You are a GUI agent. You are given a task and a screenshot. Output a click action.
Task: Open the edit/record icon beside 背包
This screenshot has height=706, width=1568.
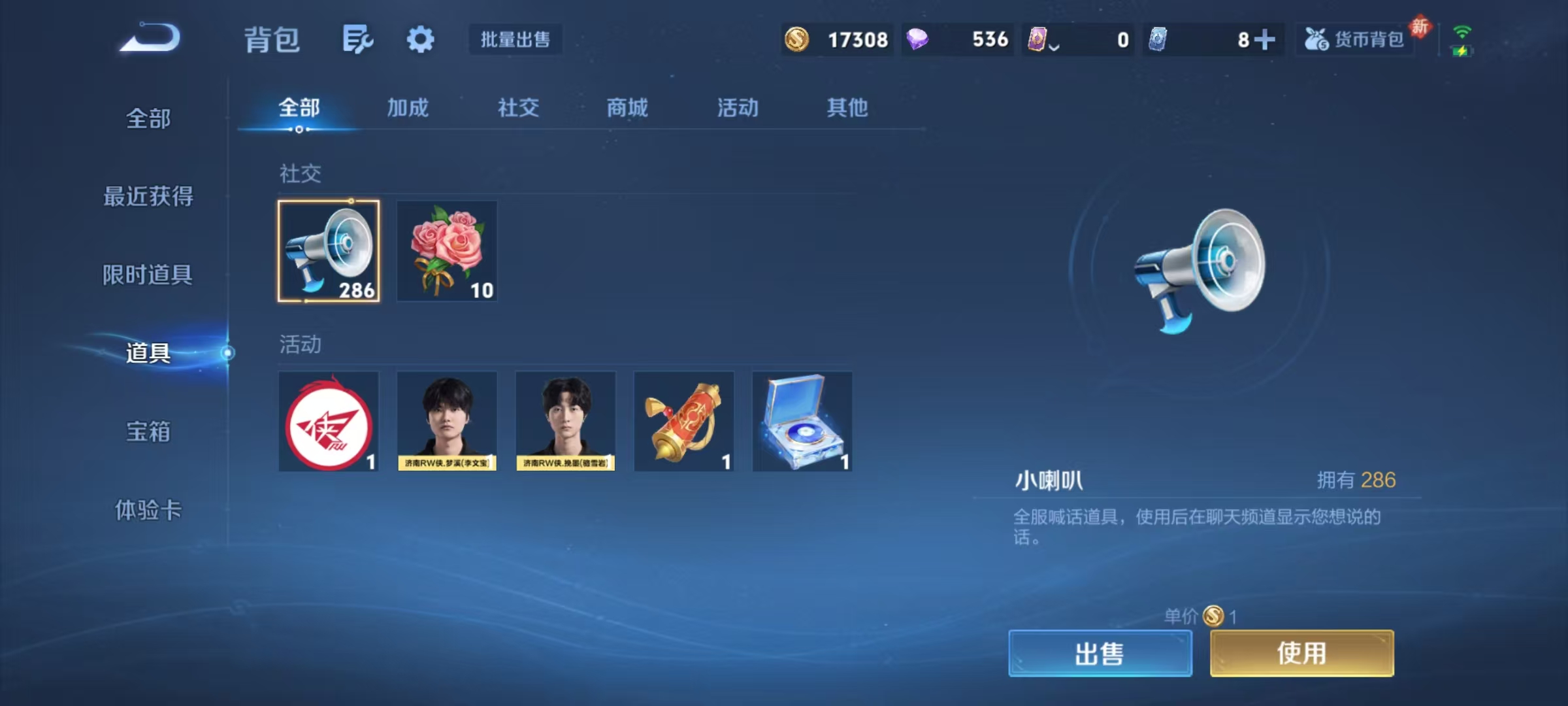[x=358, y=39]
